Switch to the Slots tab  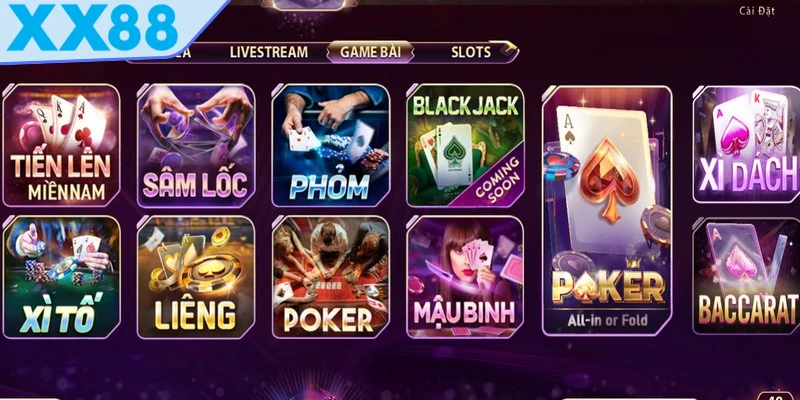(x=471, y=52)
